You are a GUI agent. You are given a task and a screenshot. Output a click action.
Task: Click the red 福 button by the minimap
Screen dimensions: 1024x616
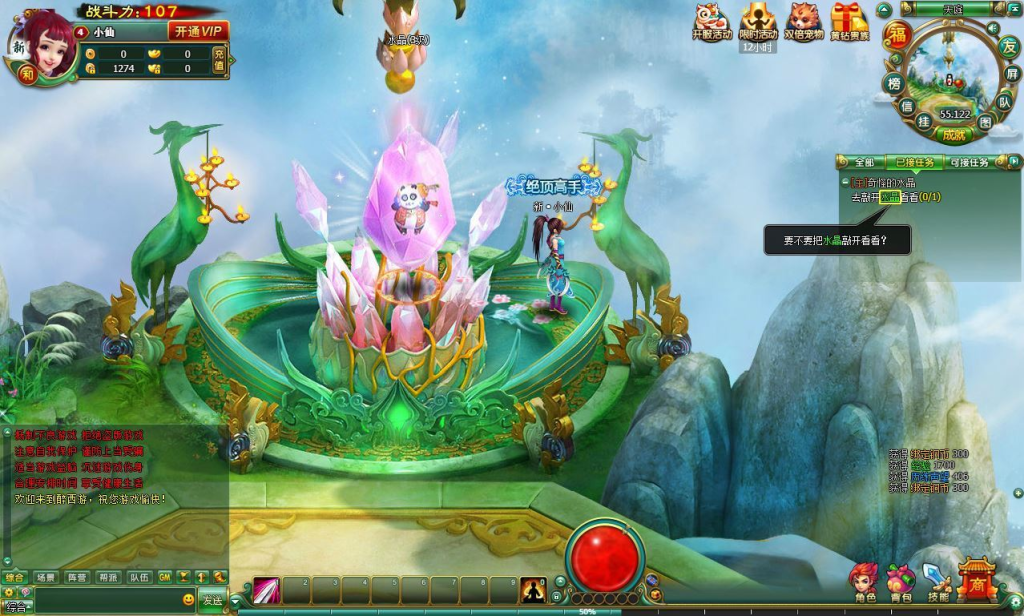[899, 34]
